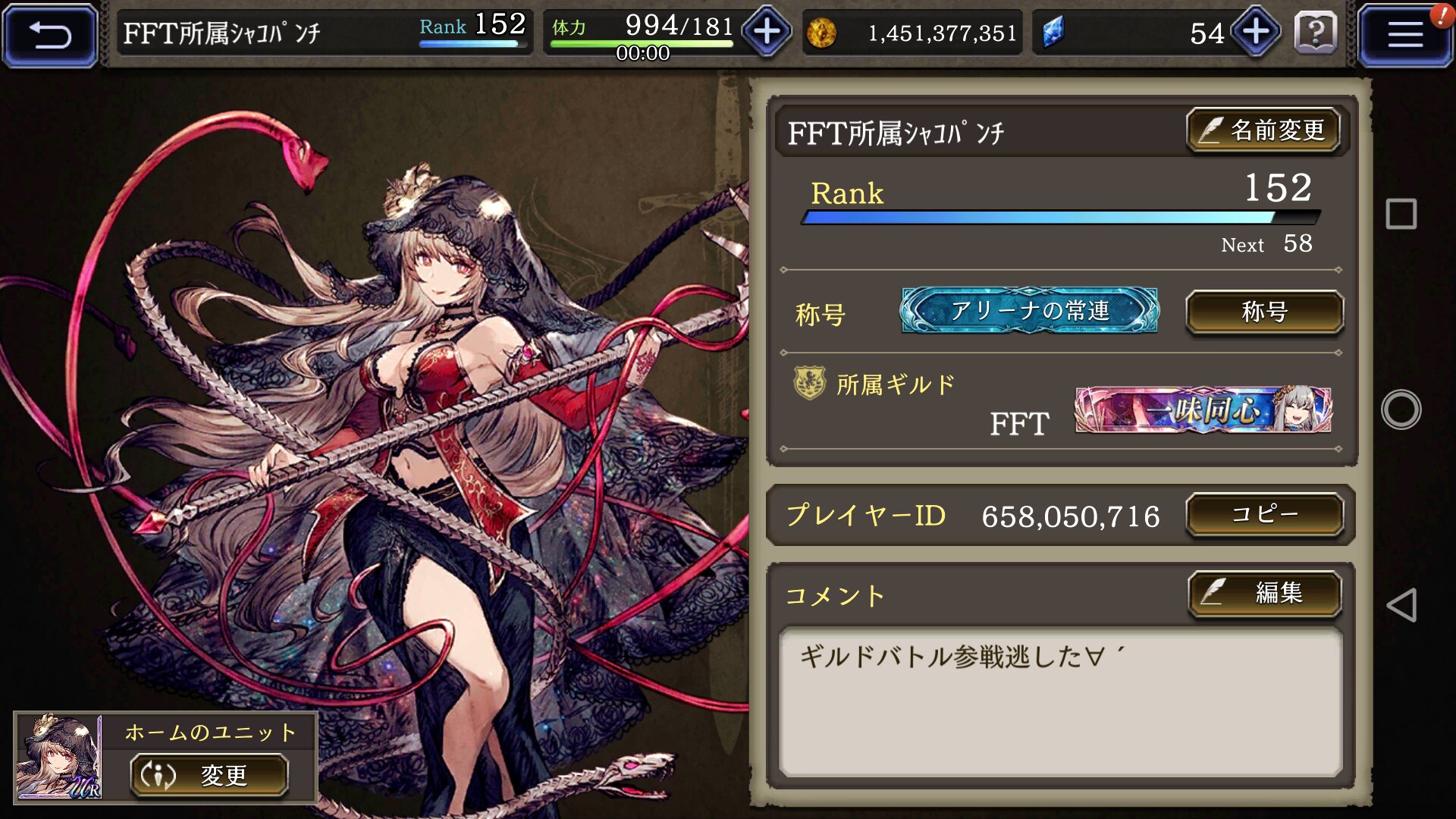Copy the player ID with コピー

pos(1264,515)
